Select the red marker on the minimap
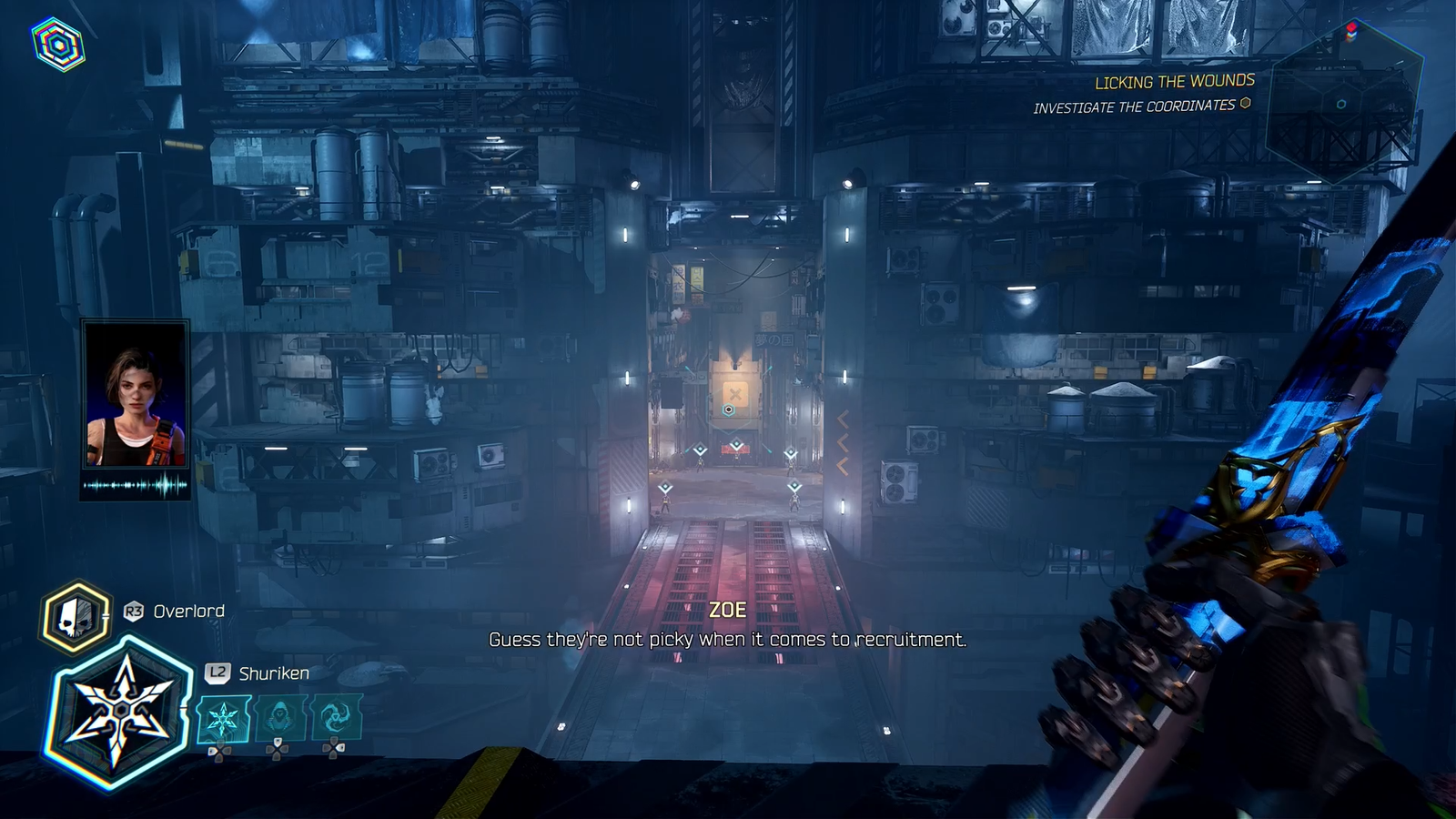The image size is (1456, 819). click(x=1351, y=29)
